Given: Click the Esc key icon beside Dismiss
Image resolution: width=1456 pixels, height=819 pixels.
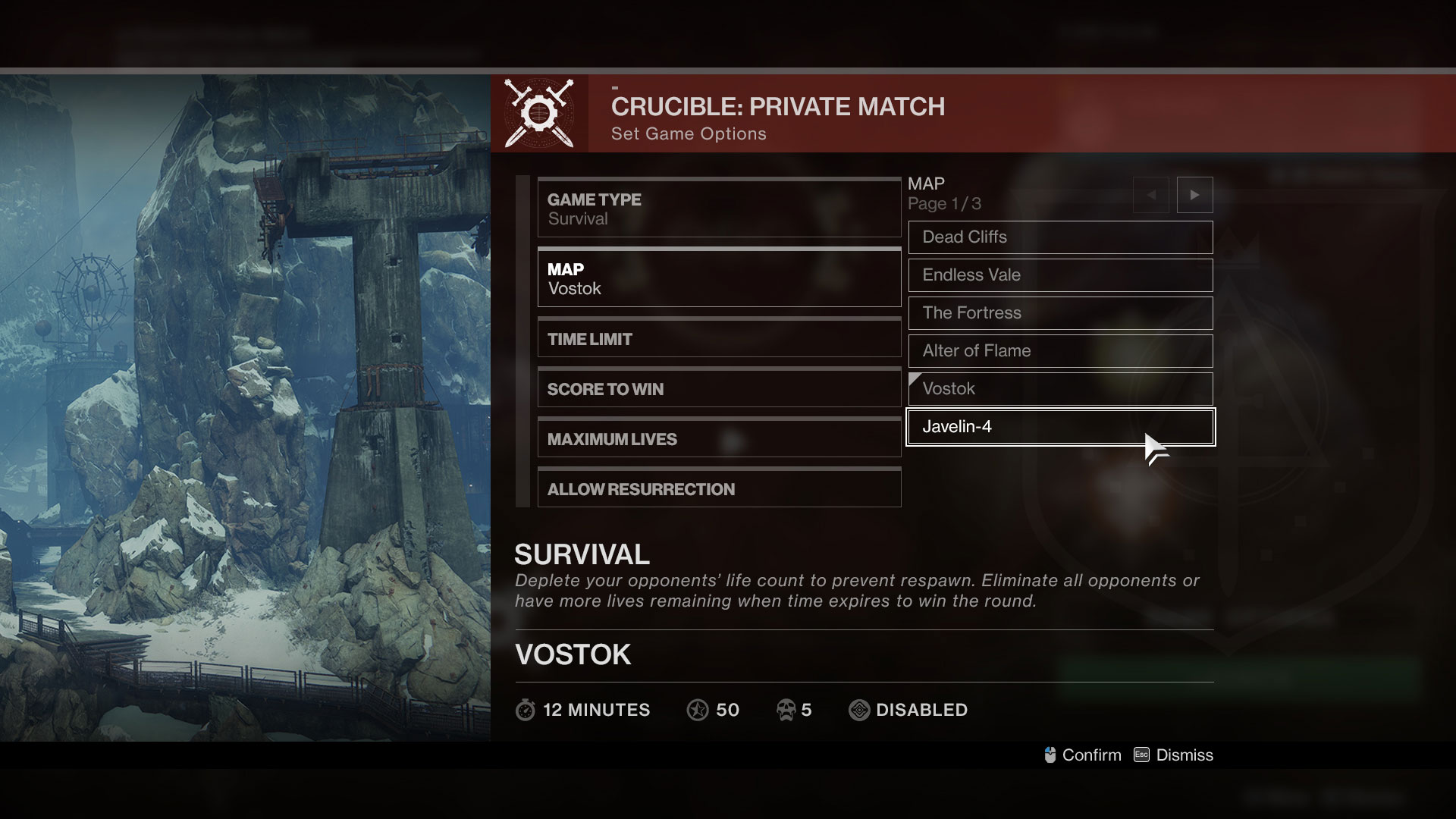Looking at the screenshot, I should coord(1140,755).
